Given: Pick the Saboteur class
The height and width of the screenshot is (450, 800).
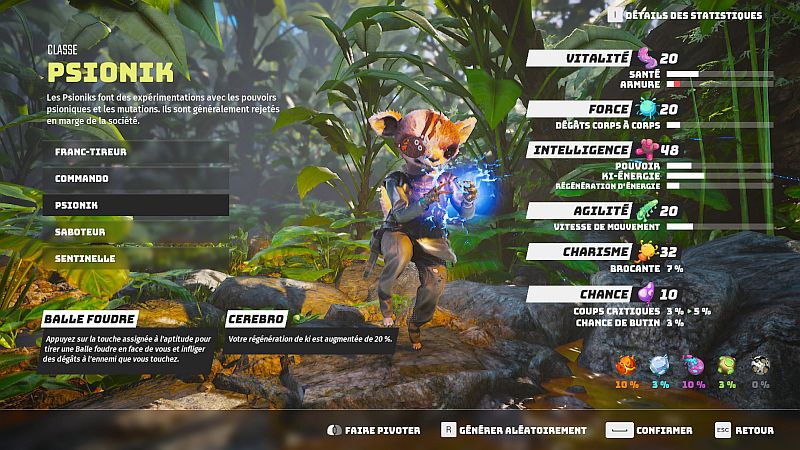Looking at the screenshot, I should [134, 232].
